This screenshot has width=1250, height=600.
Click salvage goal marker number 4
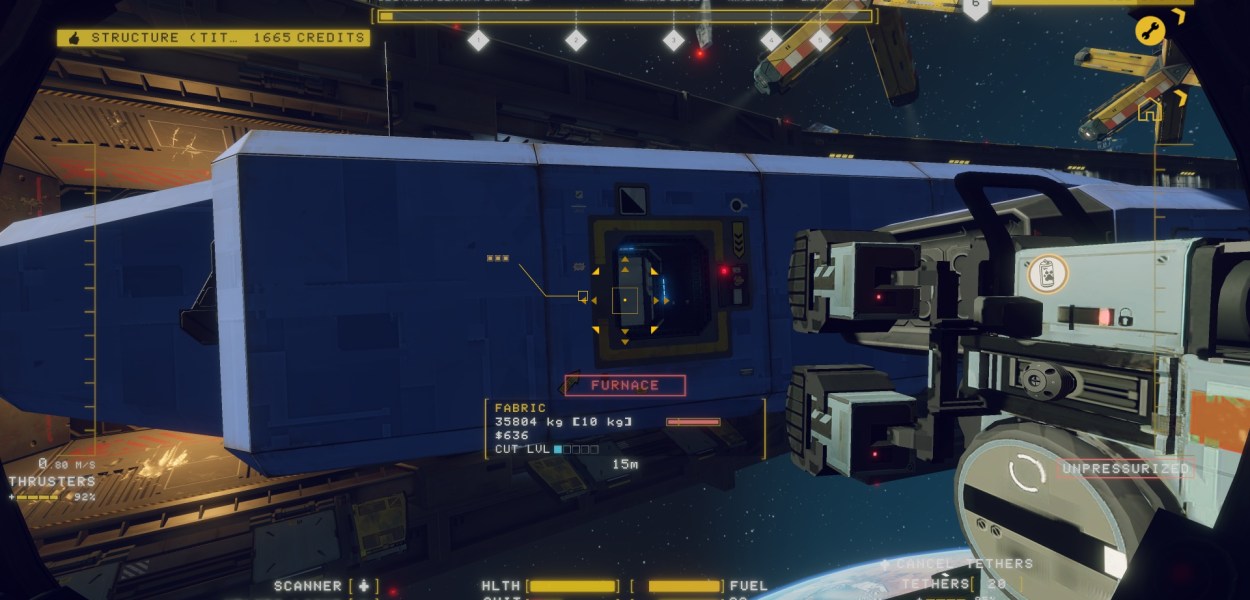tap(771, 40)
